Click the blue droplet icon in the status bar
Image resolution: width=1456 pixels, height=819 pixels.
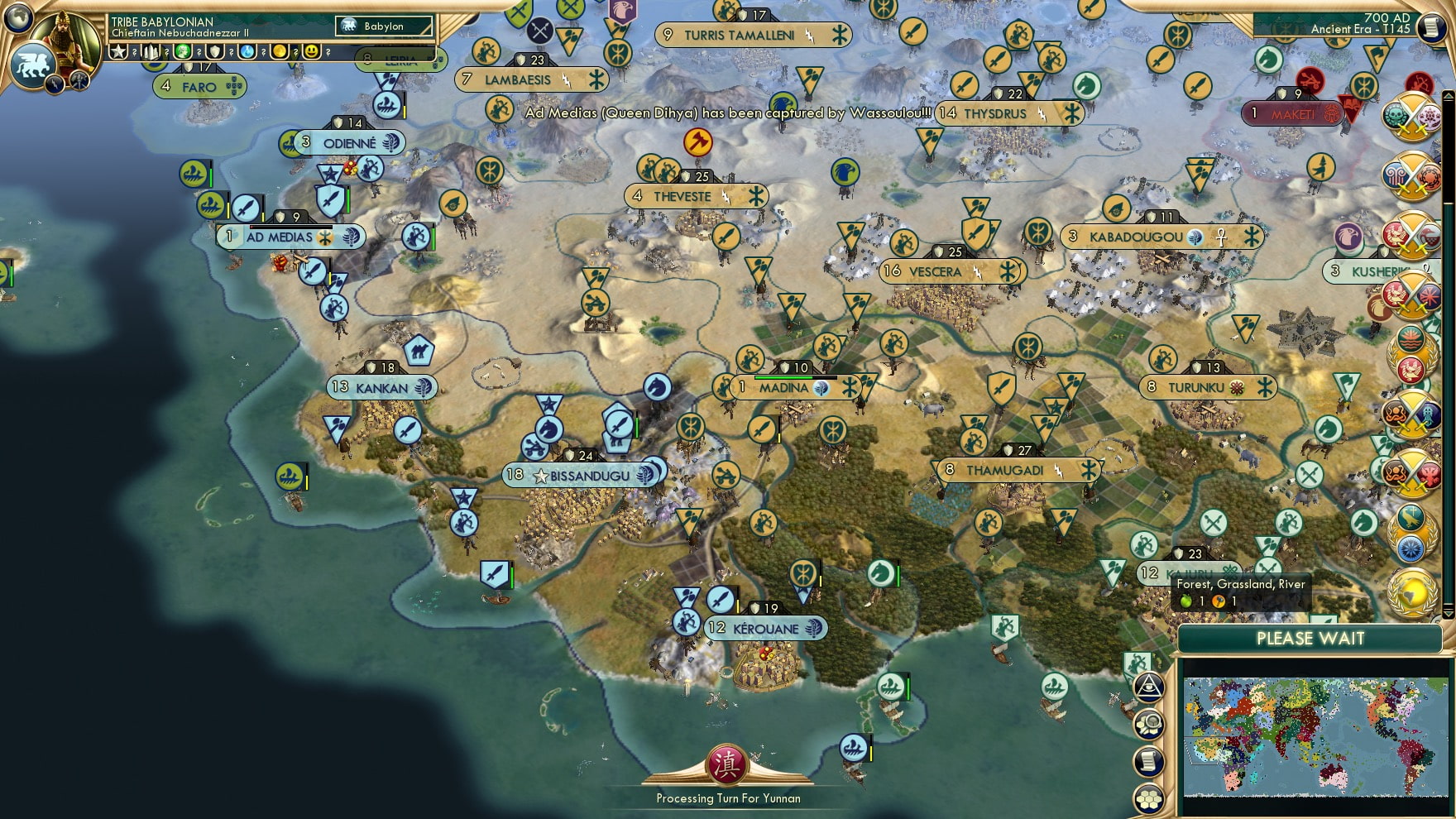(247, 51)
